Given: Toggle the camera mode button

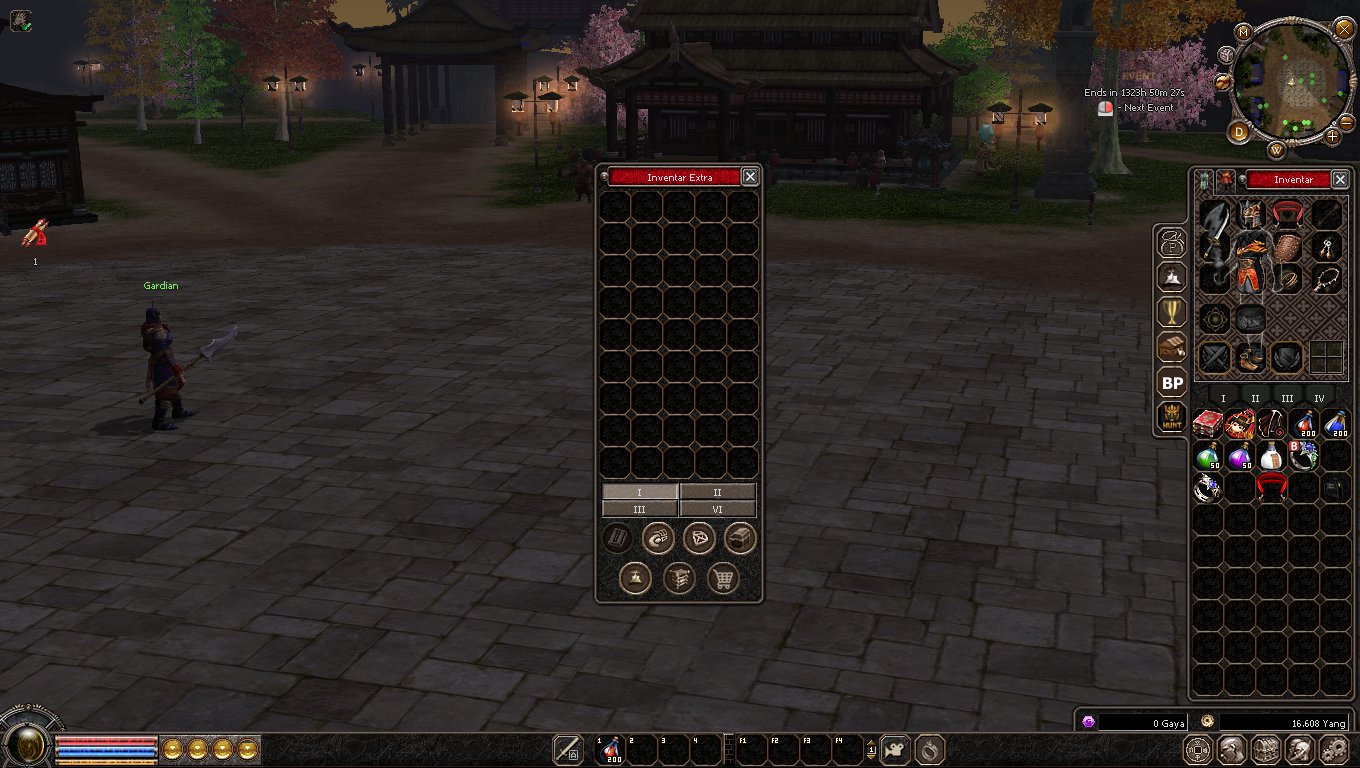Looking at the screenshot, I should (x=896, y=749).
